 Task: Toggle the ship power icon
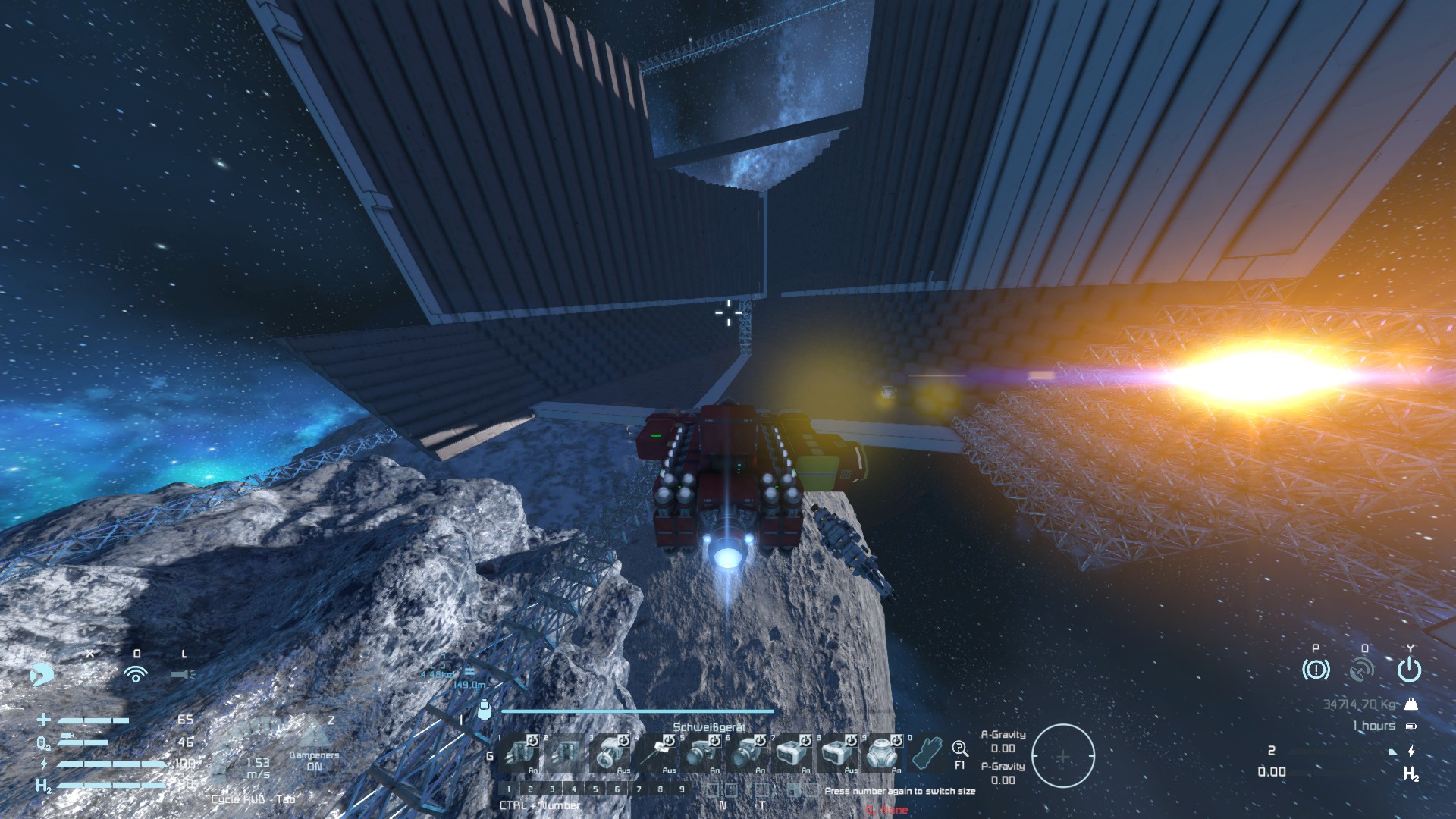(1409, 670)
